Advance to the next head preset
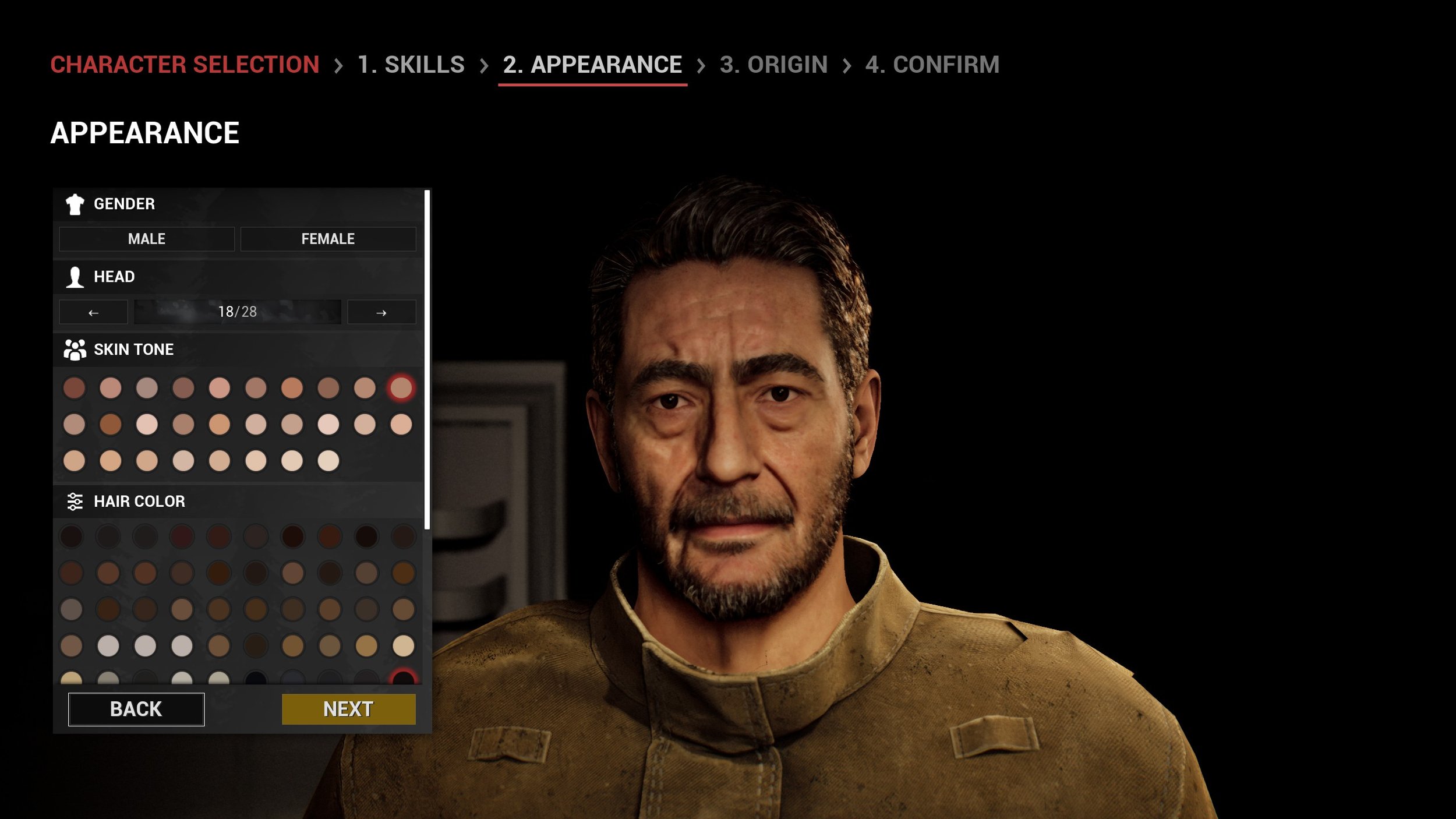The height and width of the screenshot is (819, 1456). 381,312
